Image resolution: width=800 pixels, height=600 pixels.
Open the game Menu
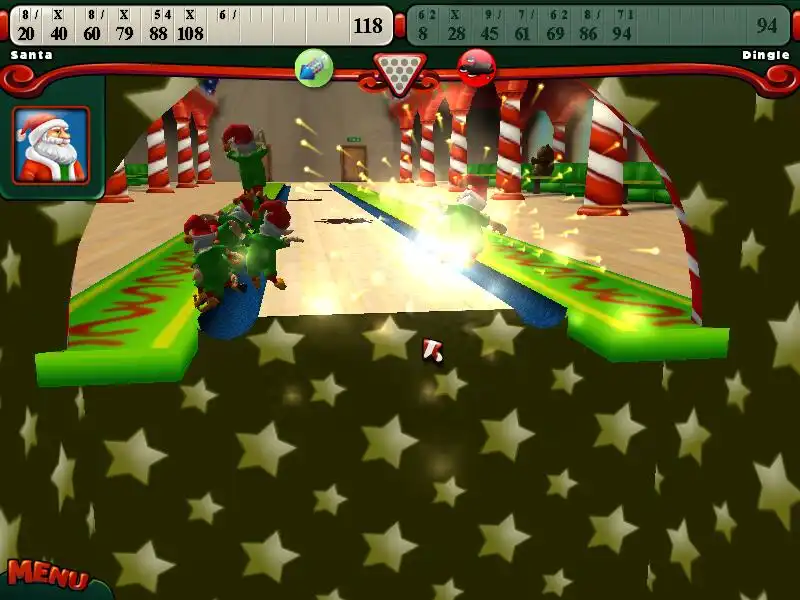pos(47,574)
